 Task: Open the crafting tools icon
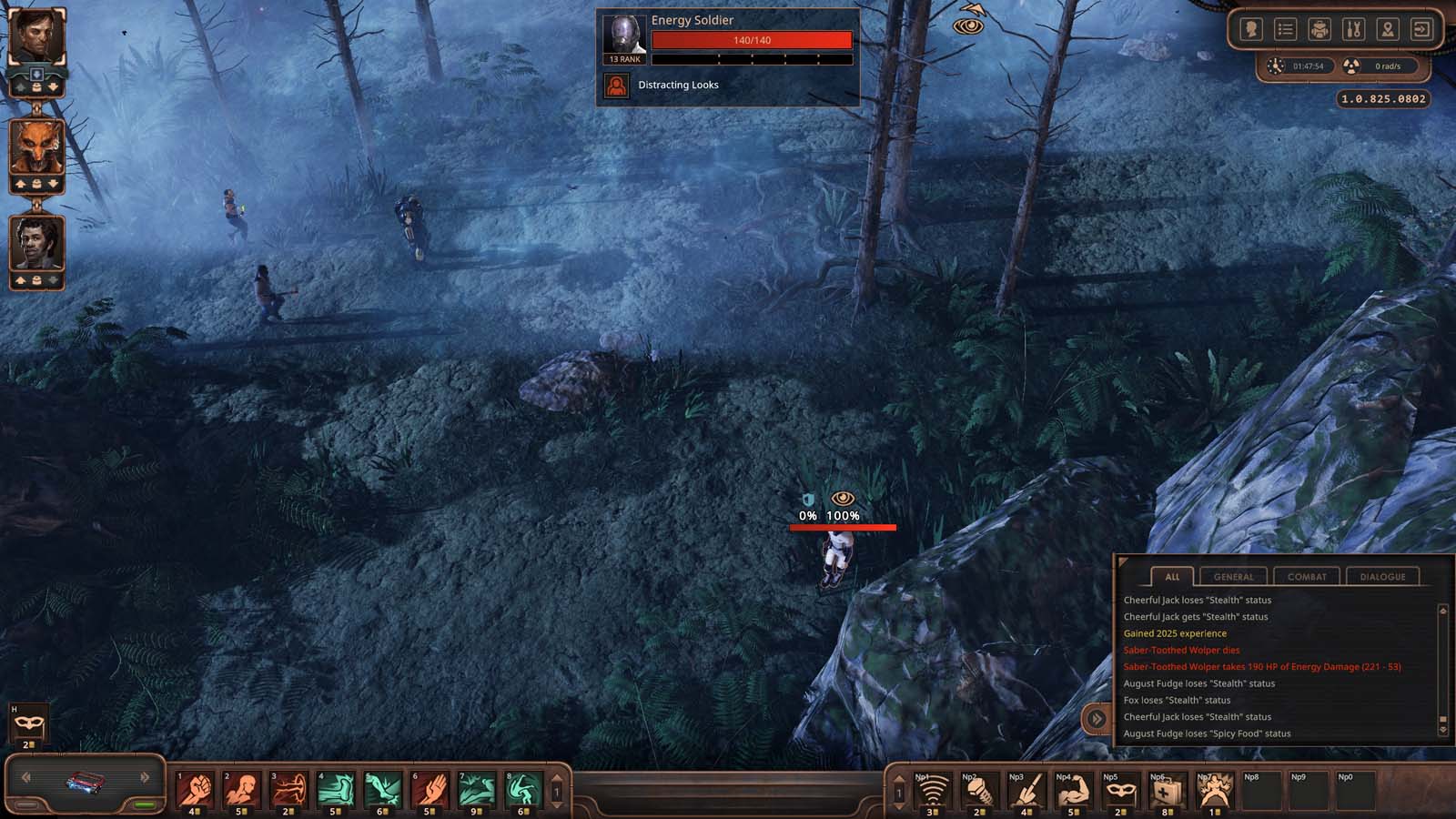(x=1352, y=29)
